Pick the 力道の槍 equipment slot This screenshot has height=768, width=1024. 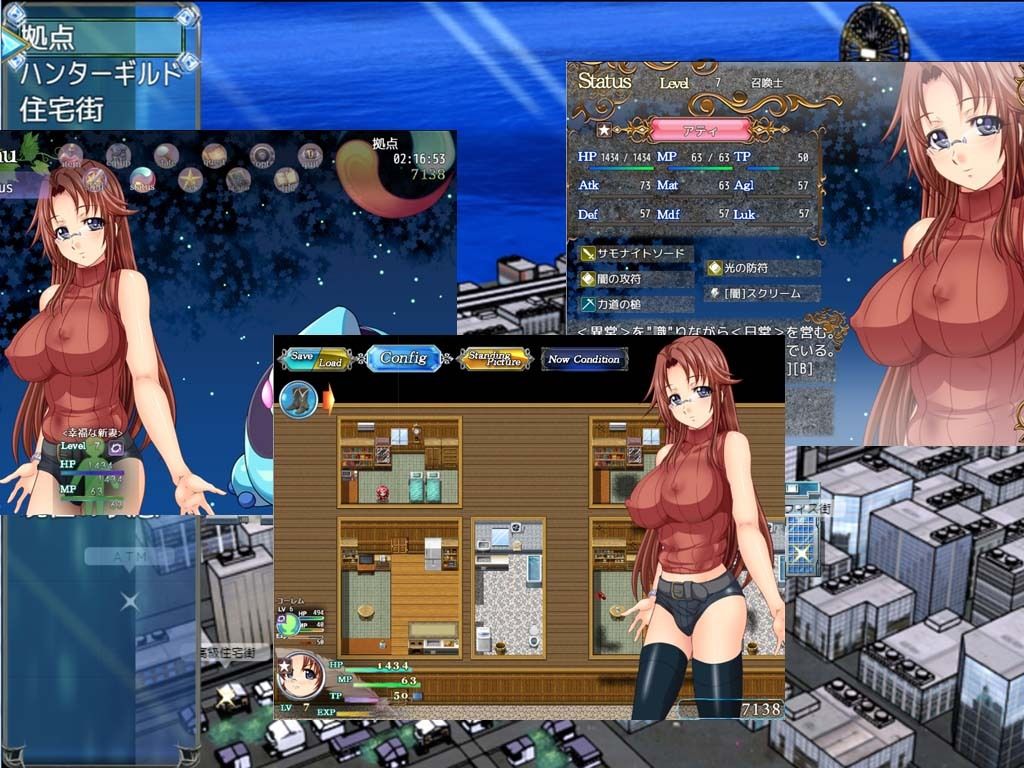637,304
